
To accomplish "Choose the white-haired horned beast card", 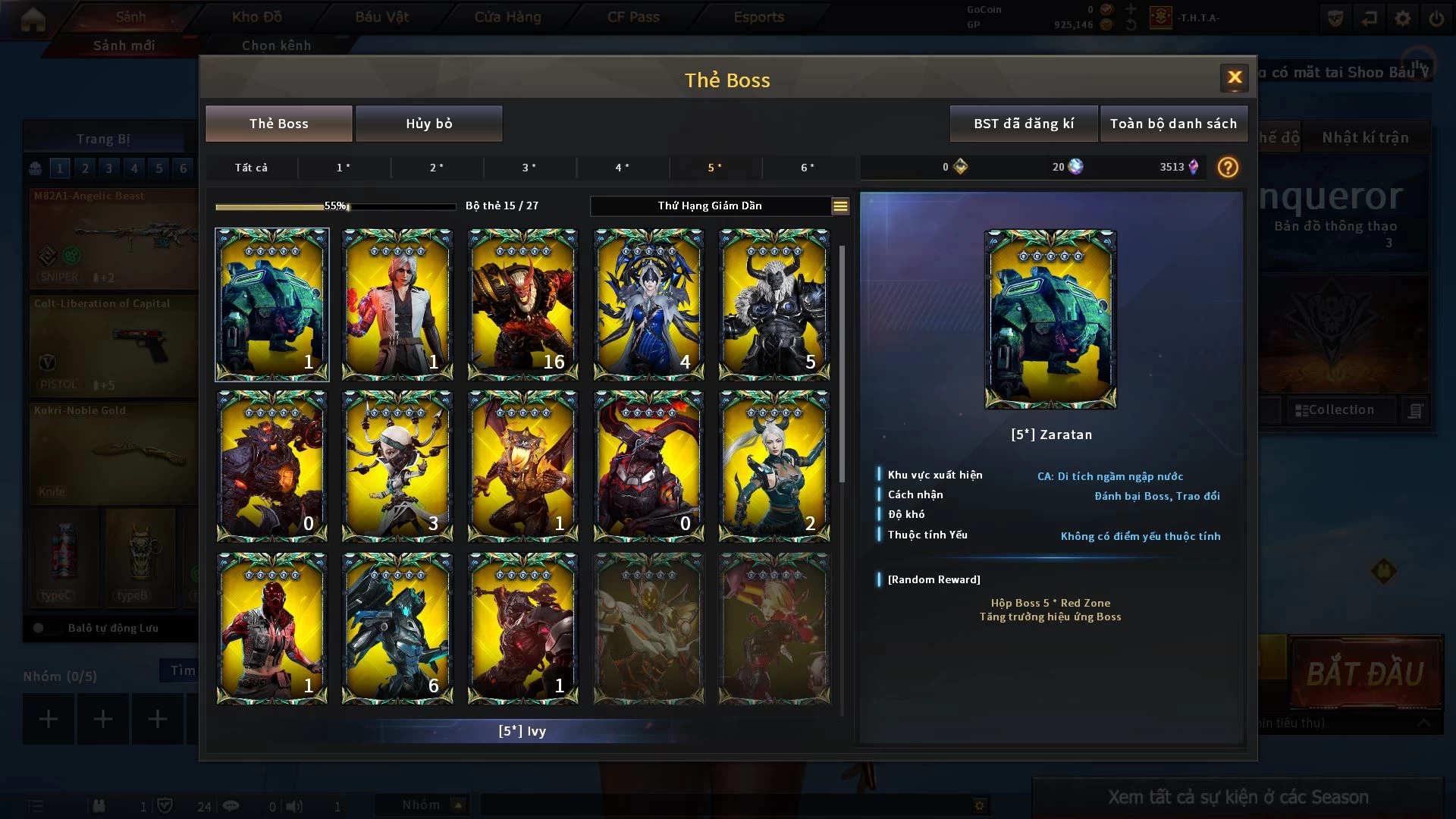I will [773, 304].
